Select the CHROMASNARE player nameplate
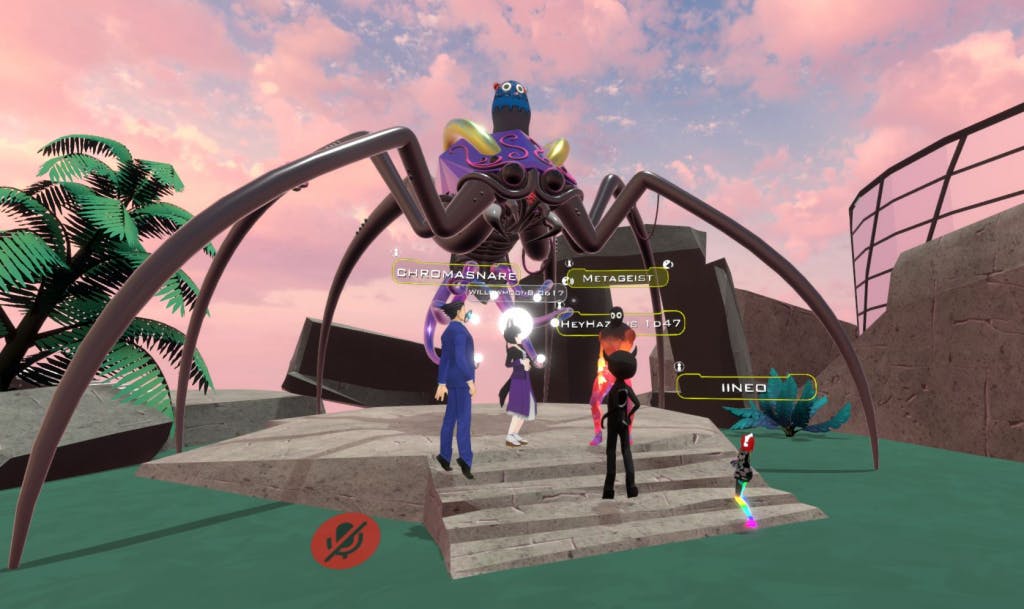 pos(455,272)
